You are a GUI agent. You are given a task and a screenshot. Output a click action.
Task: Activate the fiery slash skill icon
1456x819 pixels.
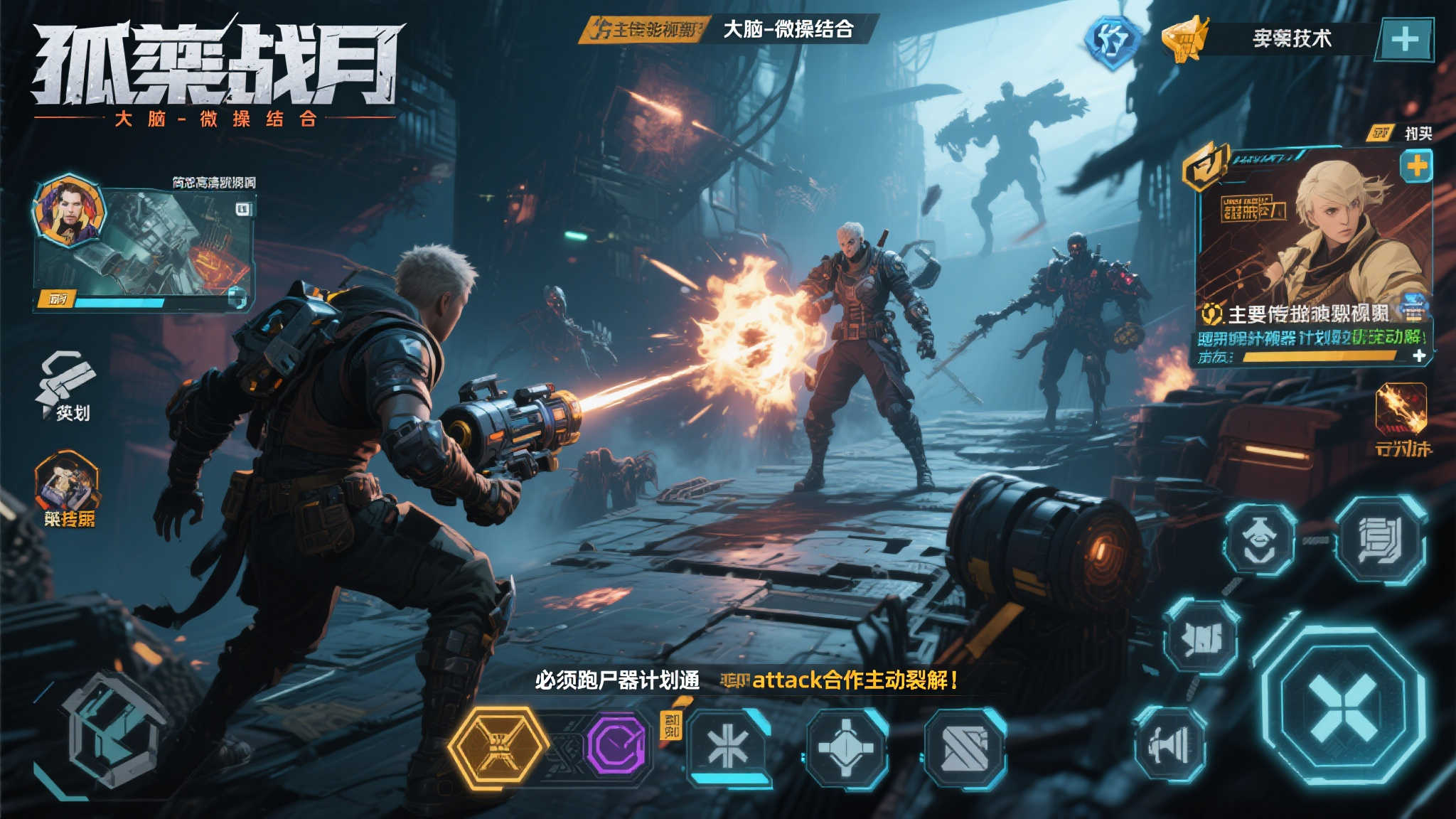[x=1401, y=409]
